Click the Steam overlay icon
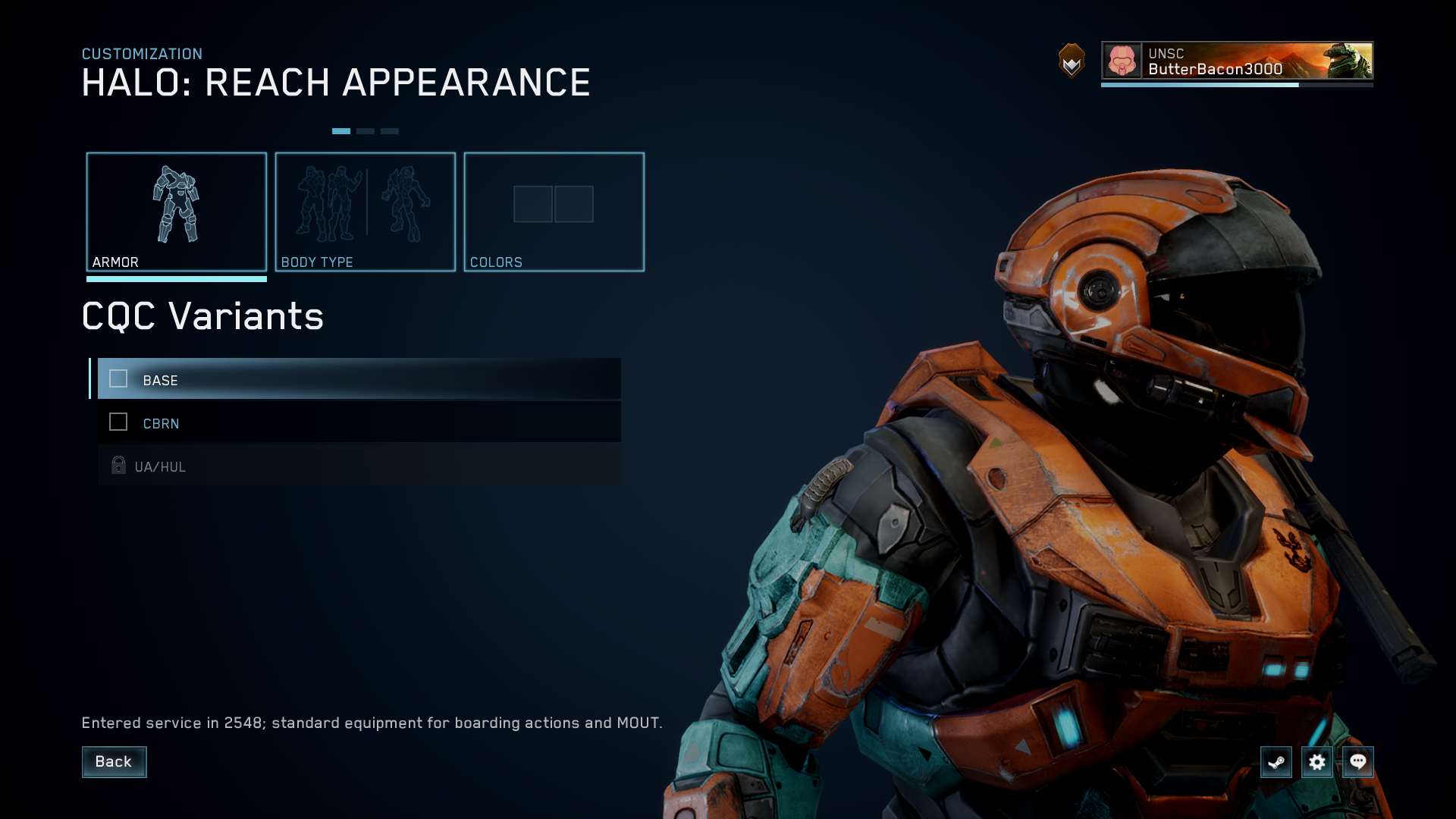 pos(1276,762)
